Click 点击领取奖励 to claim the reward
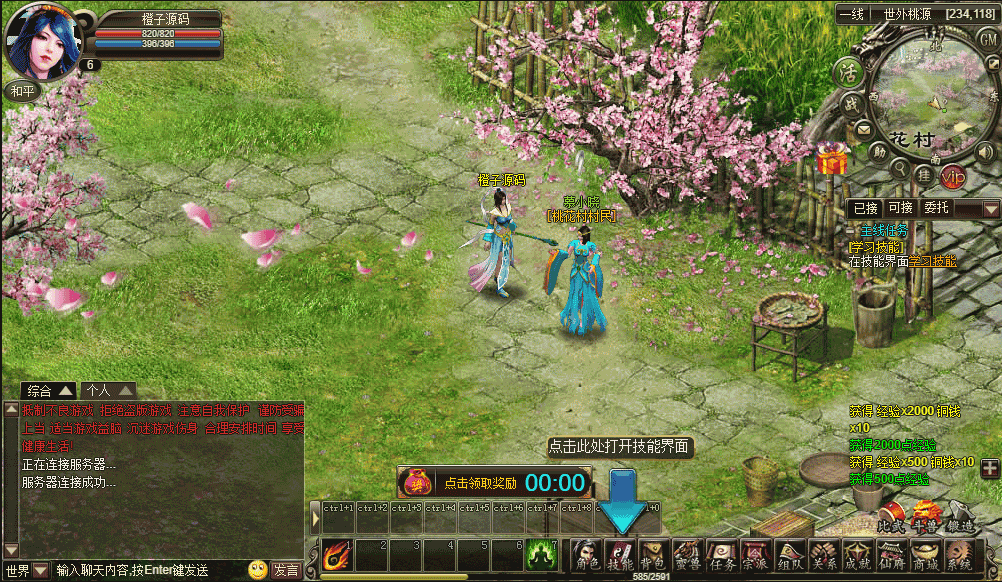 [x=480, y=483]
